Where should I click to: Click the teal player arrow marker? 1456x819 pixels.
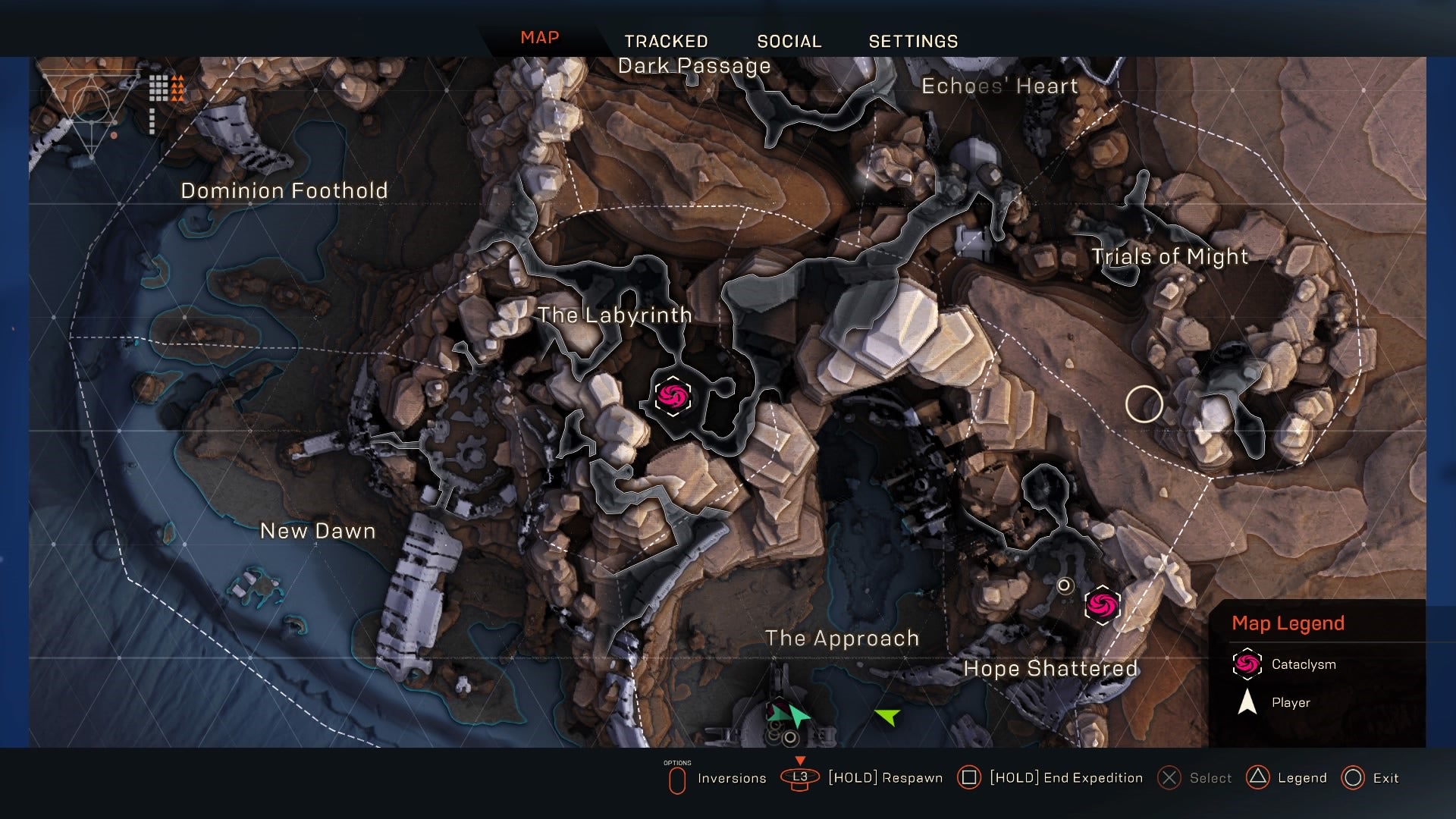[x=799, y=715]
